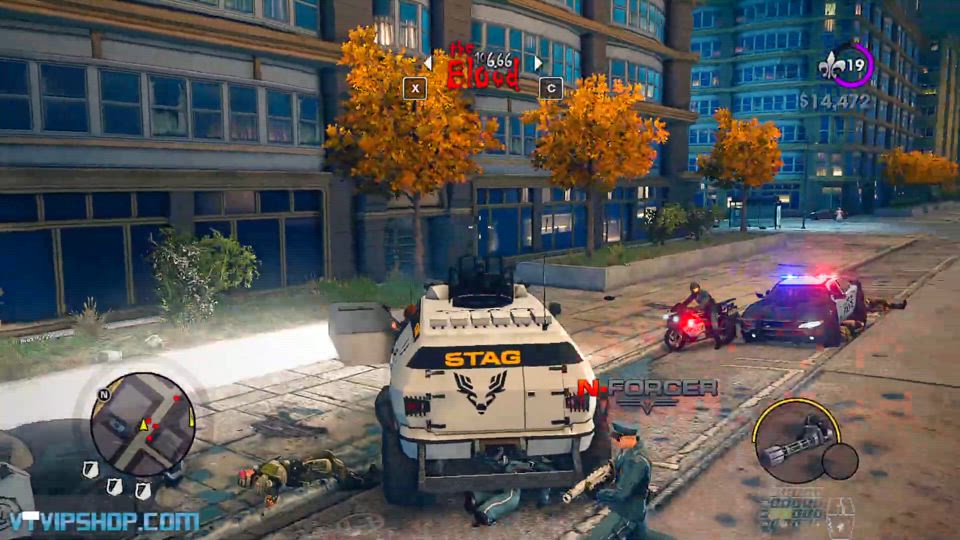Switch to the previous radio station arrow
Screen dimensions: 960x540
pyautogui.click(x=427, y=63)
